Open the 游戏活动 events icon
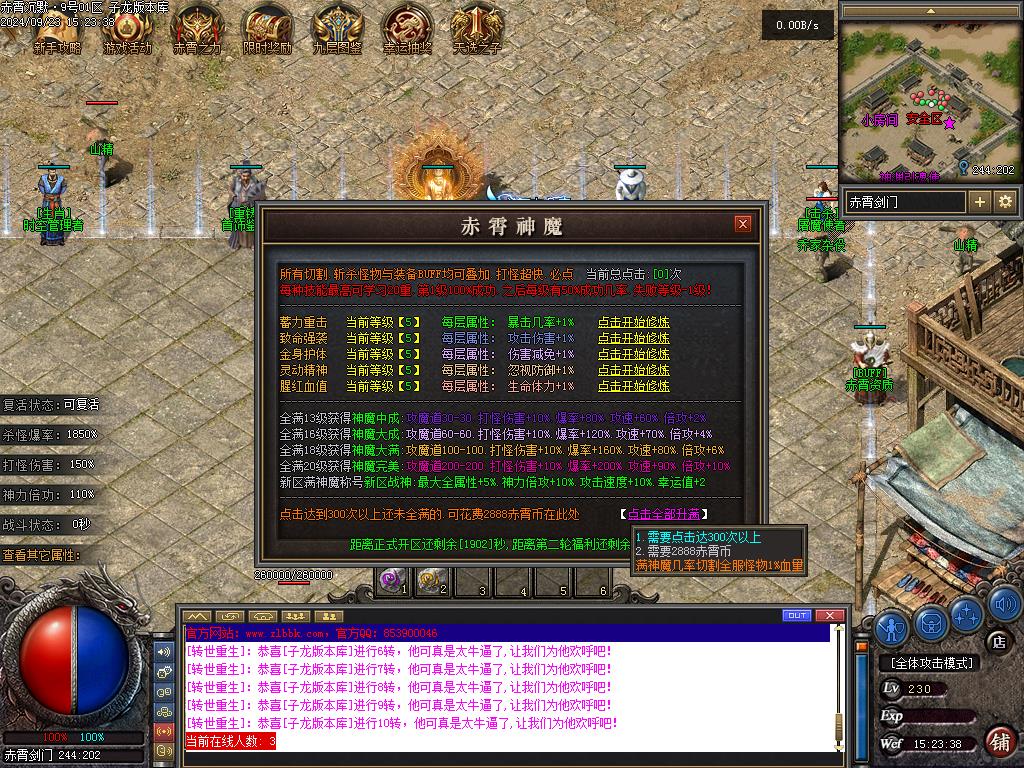Image resolution: width=1024 pixels, height=768 pixels. pos(127,28)
